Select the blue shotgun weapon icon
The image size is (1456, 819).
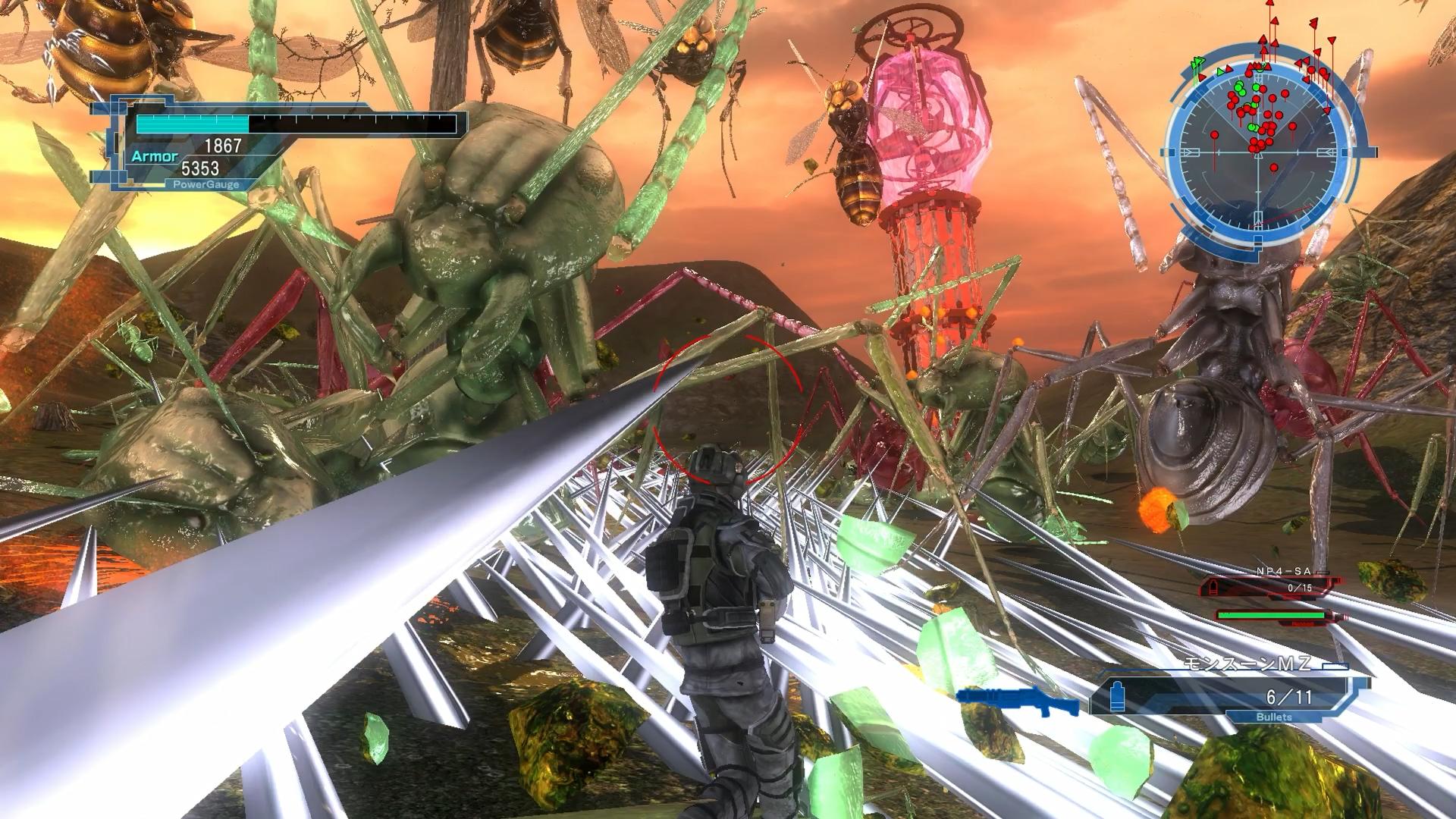click(x=1017, y=701)
